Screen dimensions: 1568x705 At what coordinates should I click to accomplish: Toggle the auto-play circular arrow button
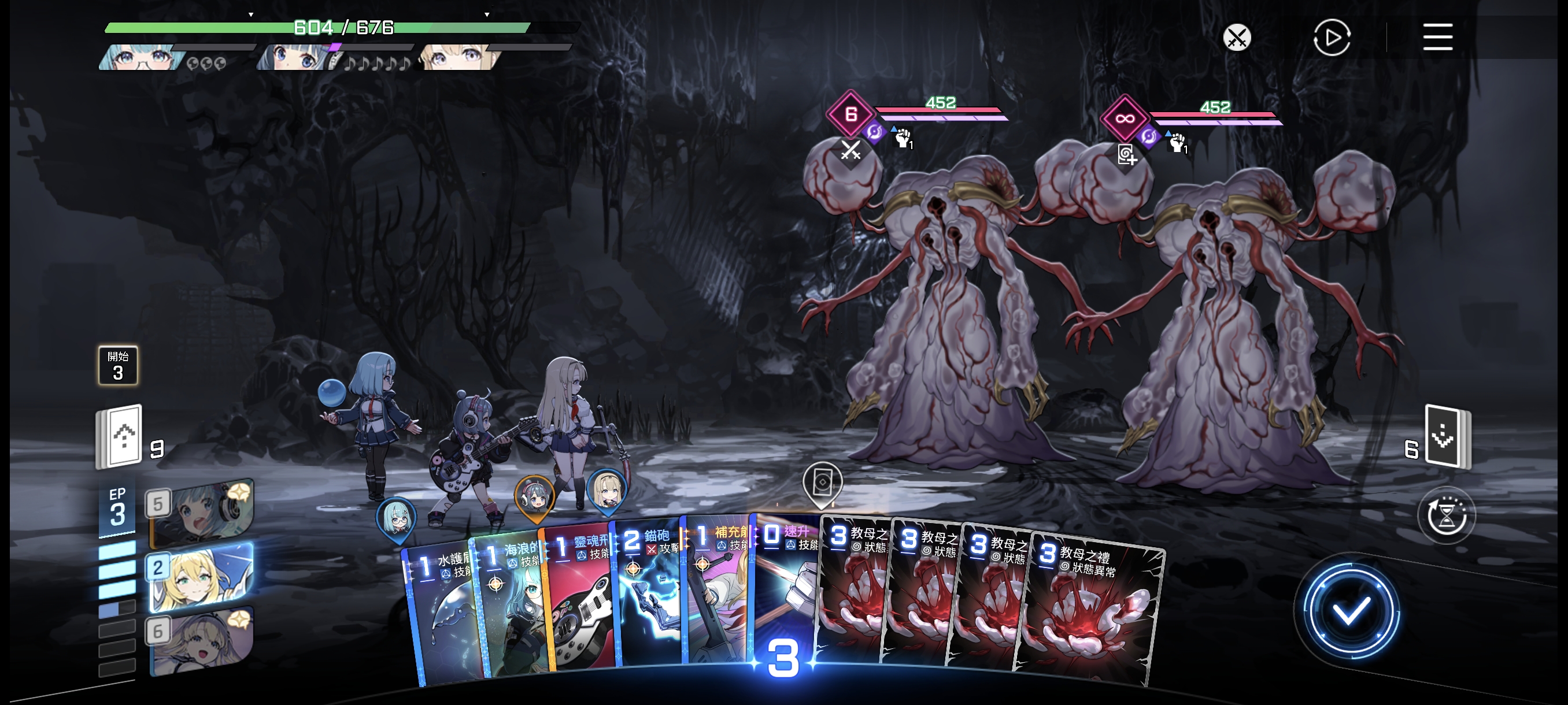click(1331, 38)
